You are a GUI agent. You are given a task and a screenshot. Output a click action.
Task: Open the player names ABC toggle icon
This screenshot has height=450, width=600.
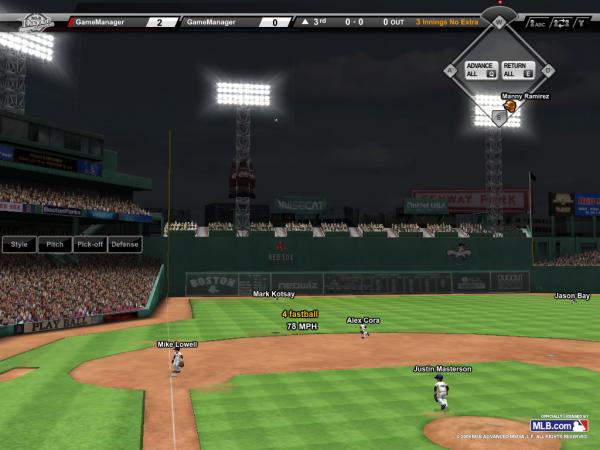(538, 21)
